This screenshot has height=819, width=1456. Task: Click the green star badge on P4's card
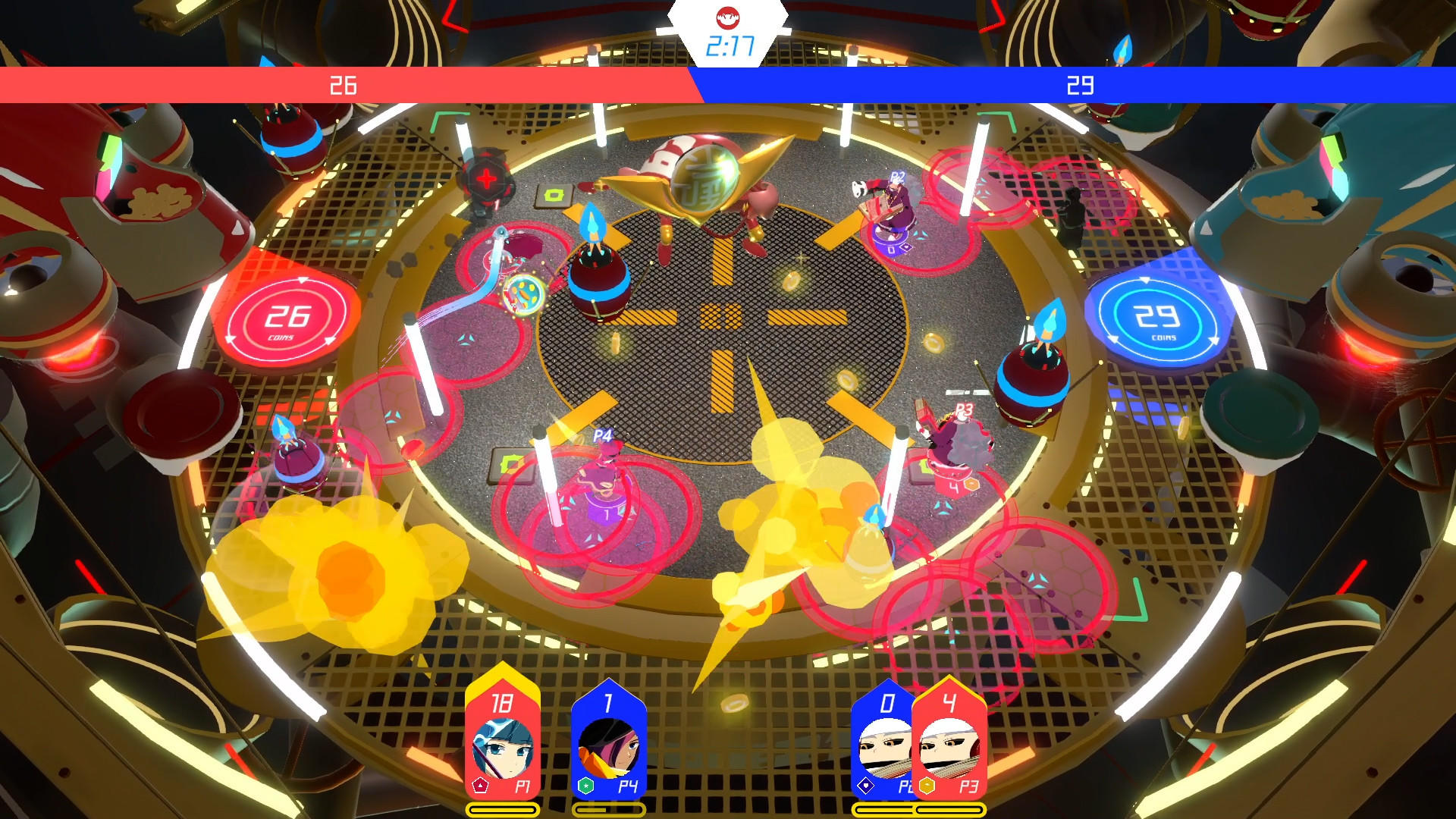coord(586,785)
